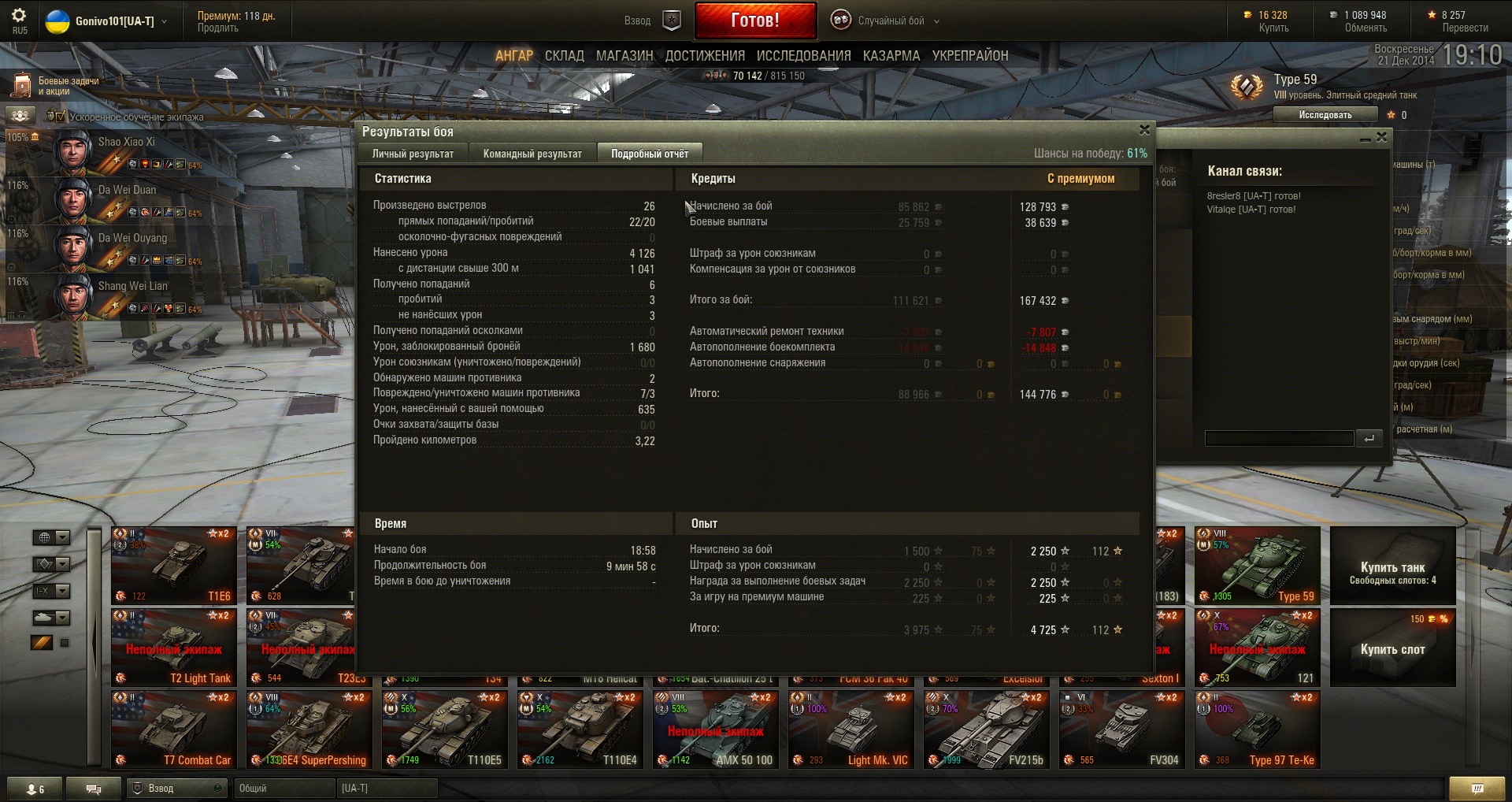Click the chat message input field

[1278, 438]
